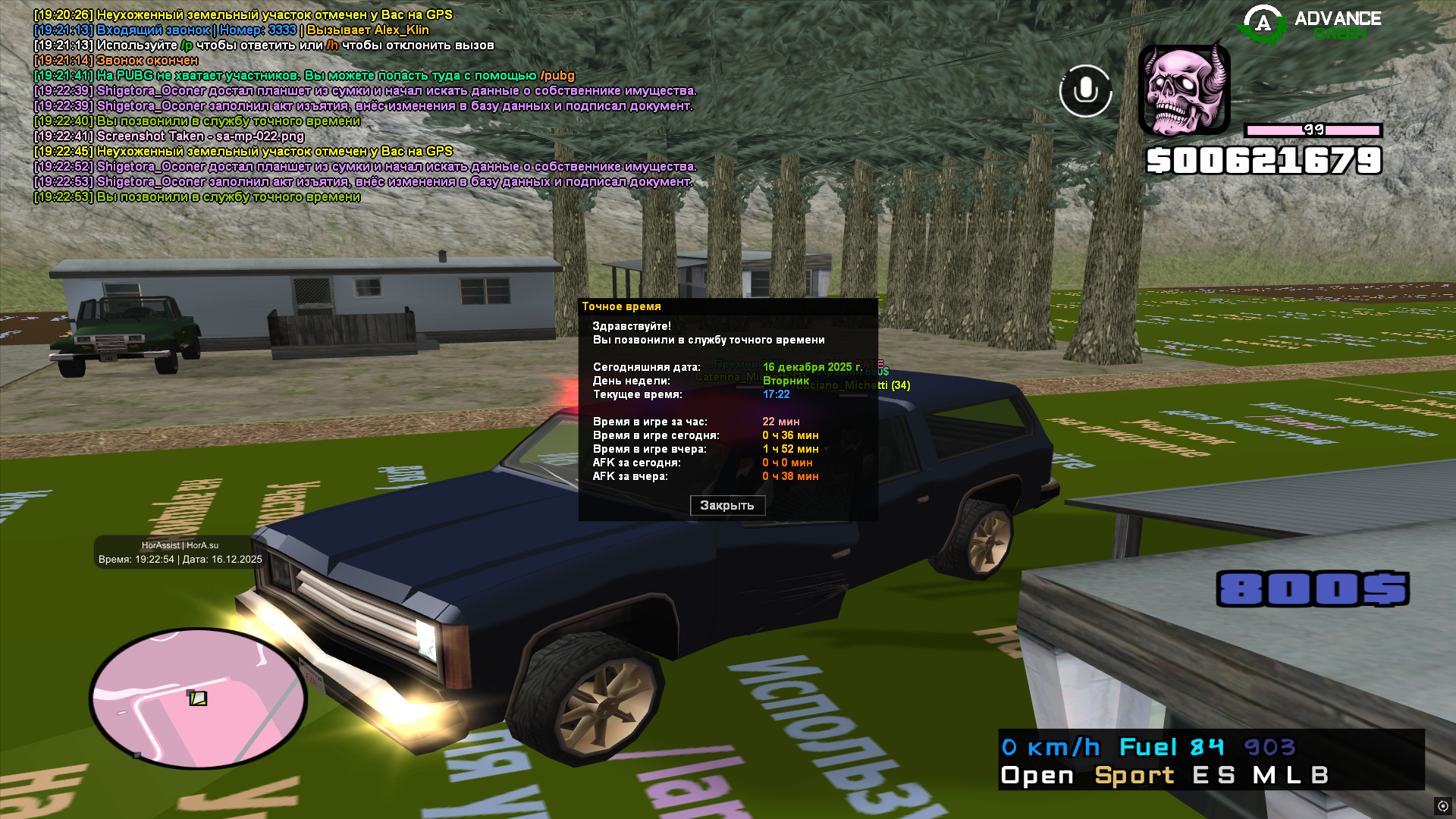Toggle the voice chat microphone icon
The height and width of the screenshot is (819, 1456).
coord(1085,91)
